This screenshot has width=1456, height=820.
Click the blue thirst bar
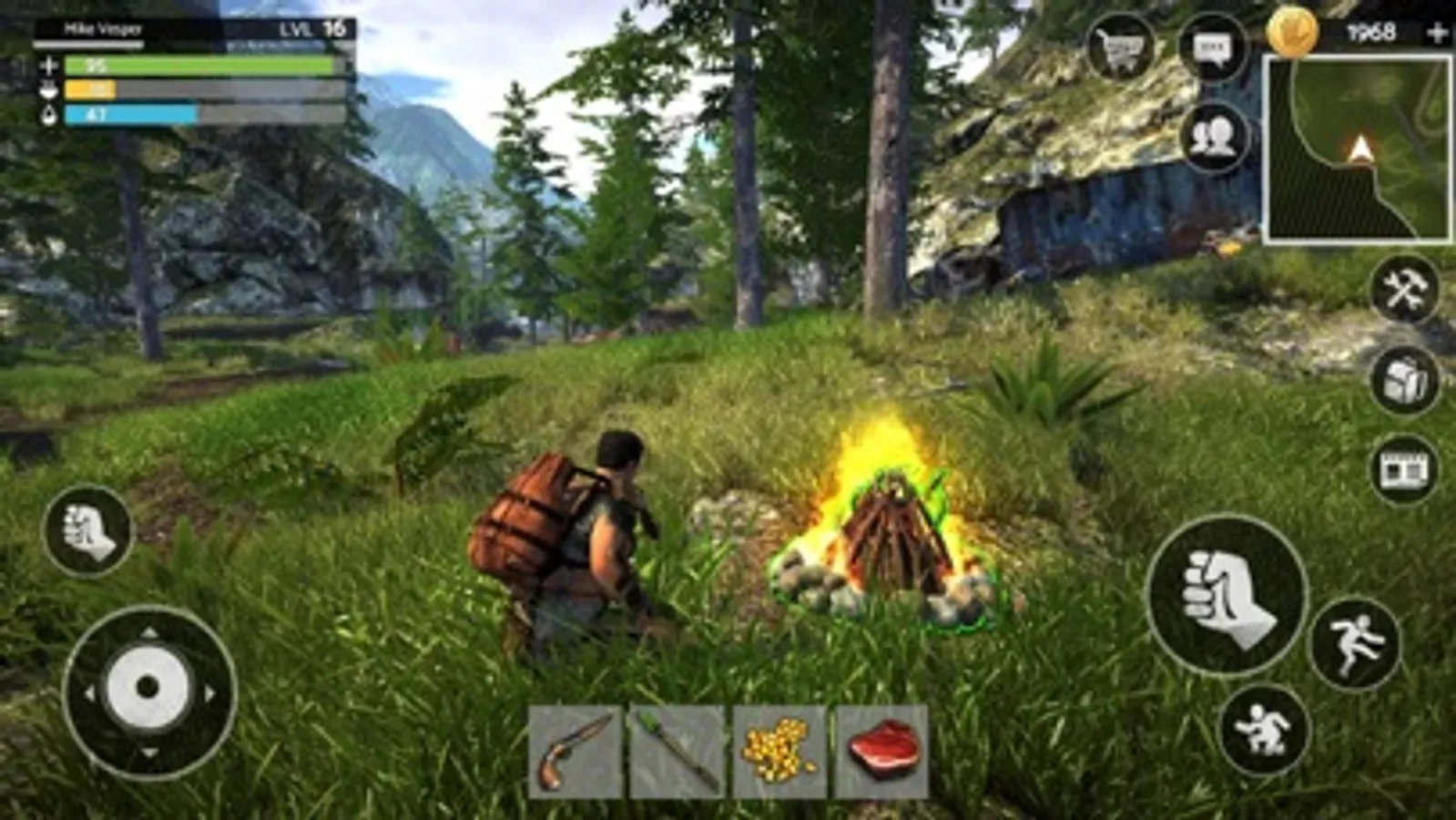click(126, 116)
